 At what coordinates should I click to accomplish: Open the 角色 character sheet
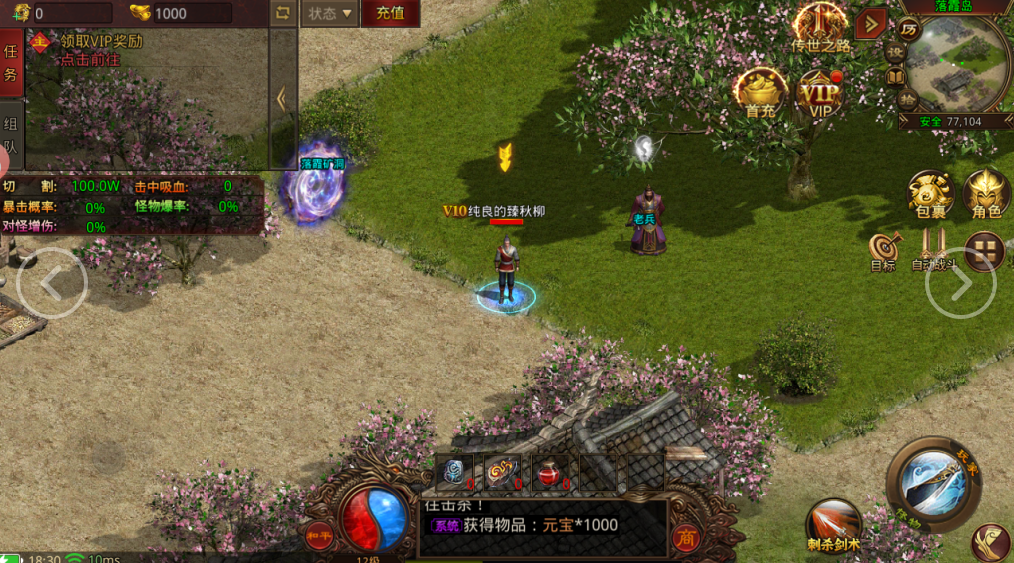tap(986, 194)
